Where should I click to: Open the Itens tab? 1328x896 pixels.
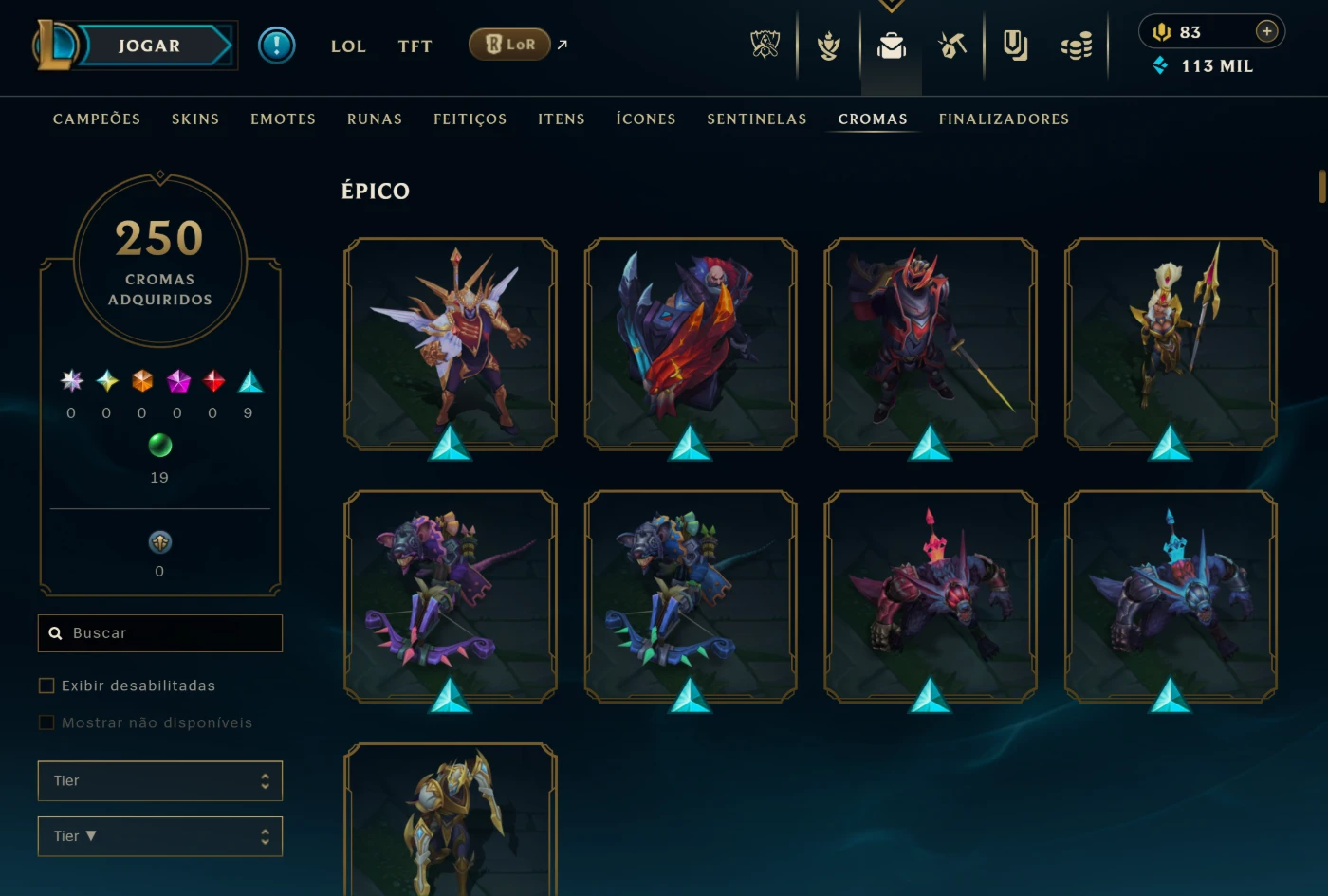tap(562, 119)
